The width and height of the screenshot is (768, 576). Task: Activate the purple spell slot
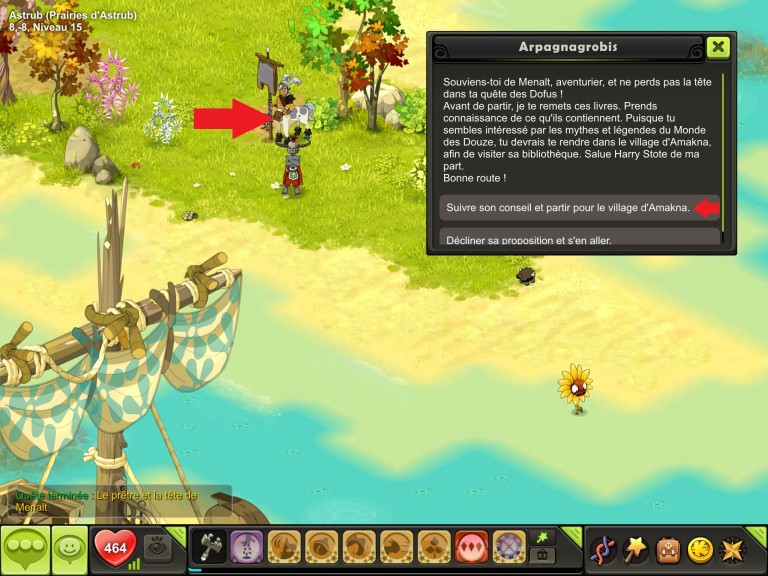coord(246,548)
